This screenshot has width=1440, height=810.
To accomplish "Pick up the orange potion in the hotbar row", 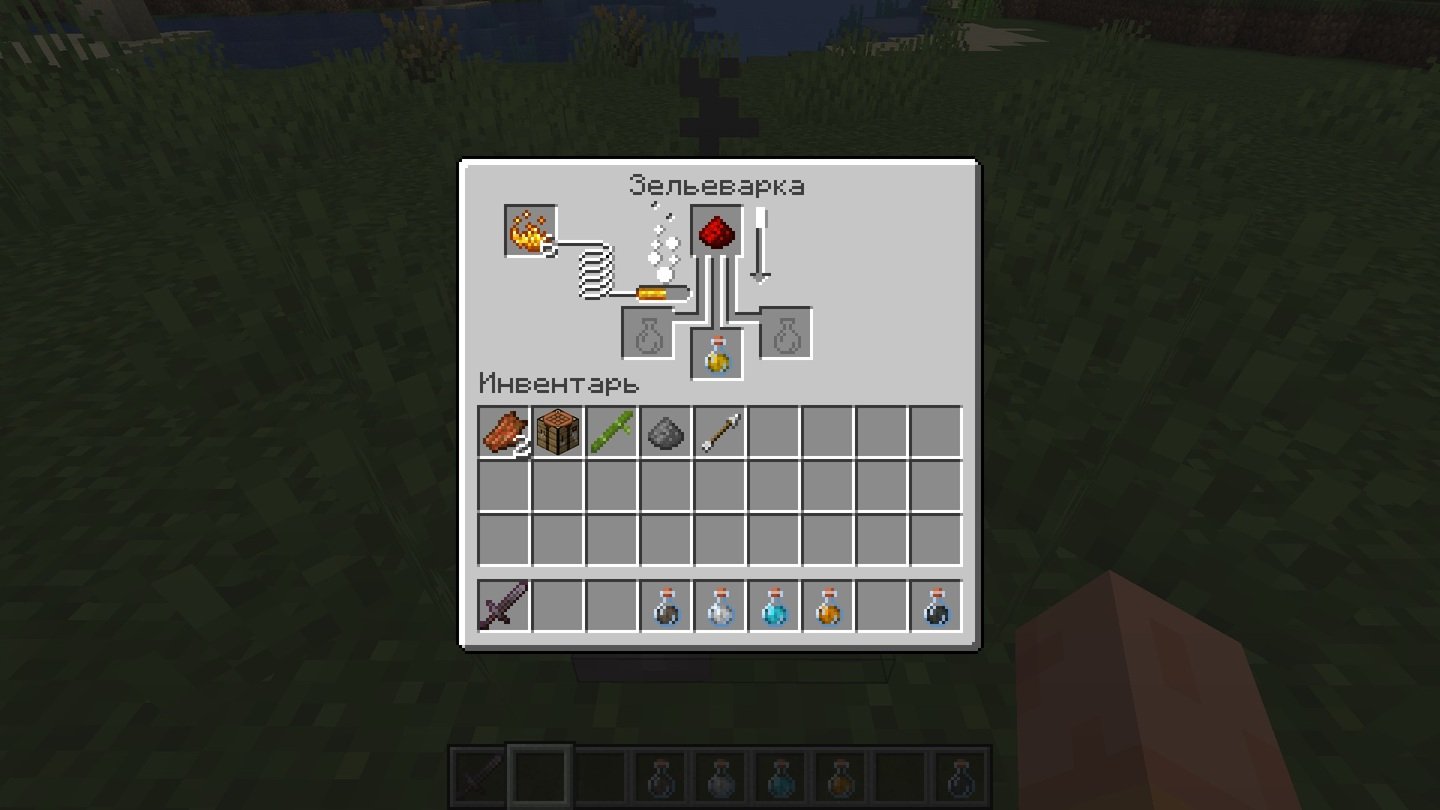I will pyautogui.click(x=828, y=606).
